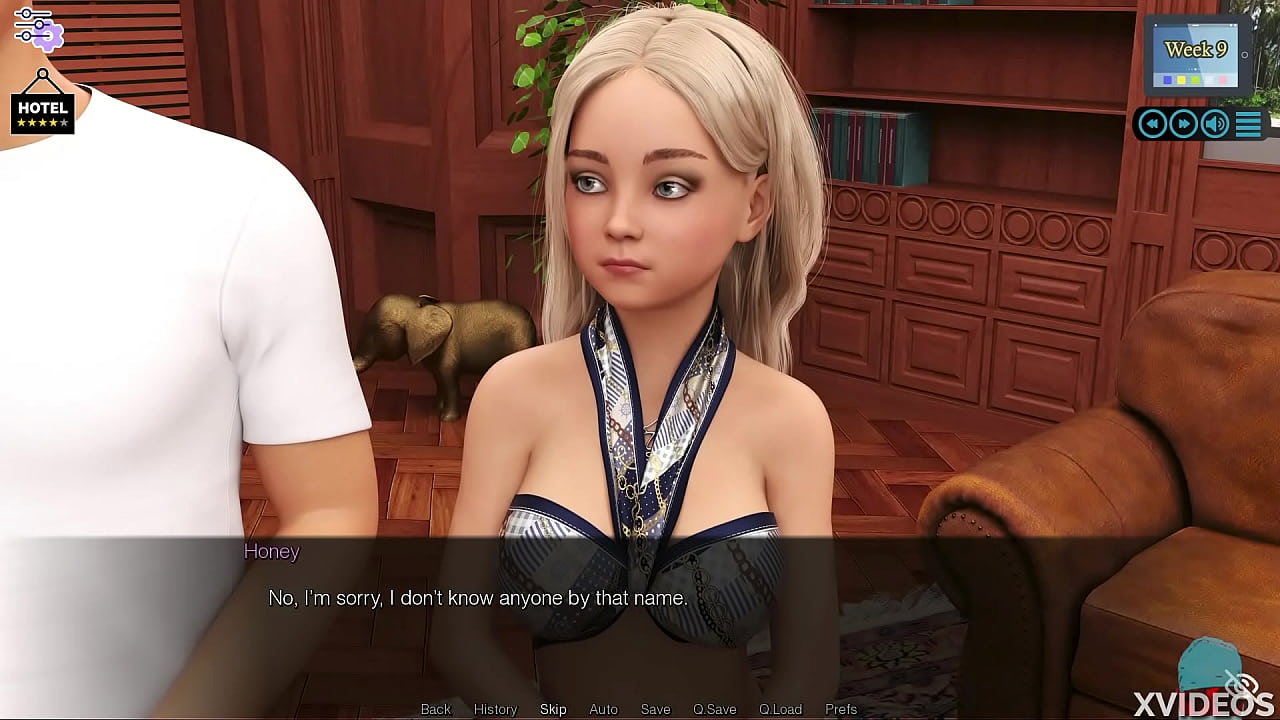Tap the blue app icon on the tablet
The height and width of the screenshot is (720, 1280).
(1167, 79)
